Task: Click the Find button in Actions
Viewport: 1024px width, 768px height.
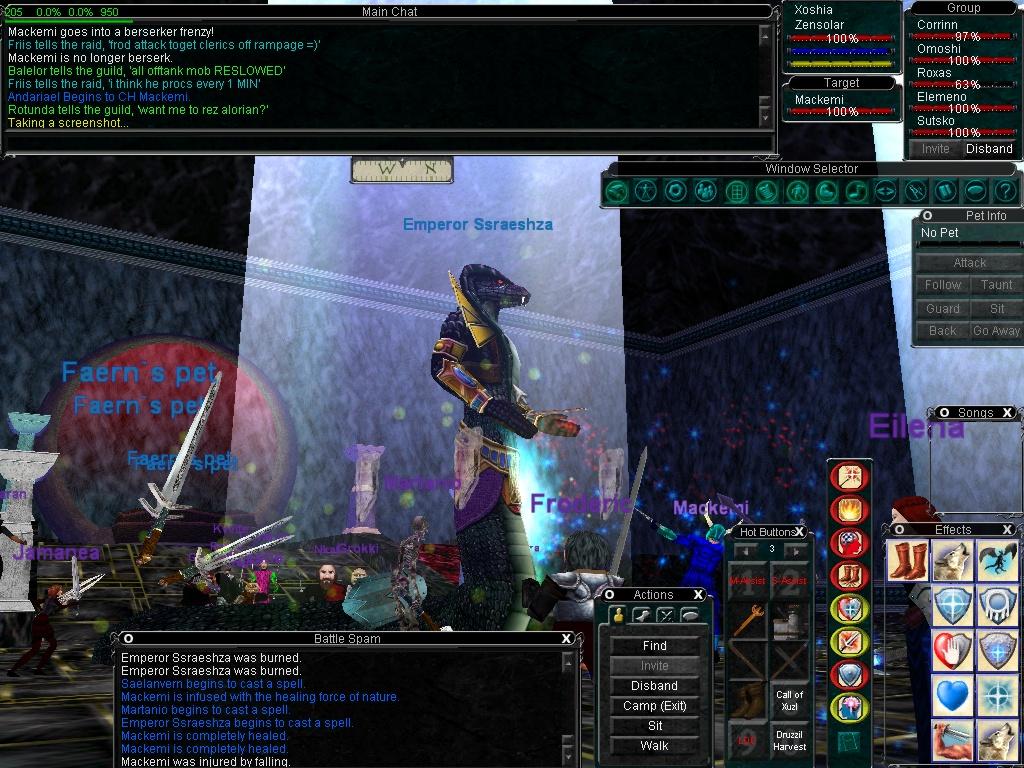Action: pos(654,646)
